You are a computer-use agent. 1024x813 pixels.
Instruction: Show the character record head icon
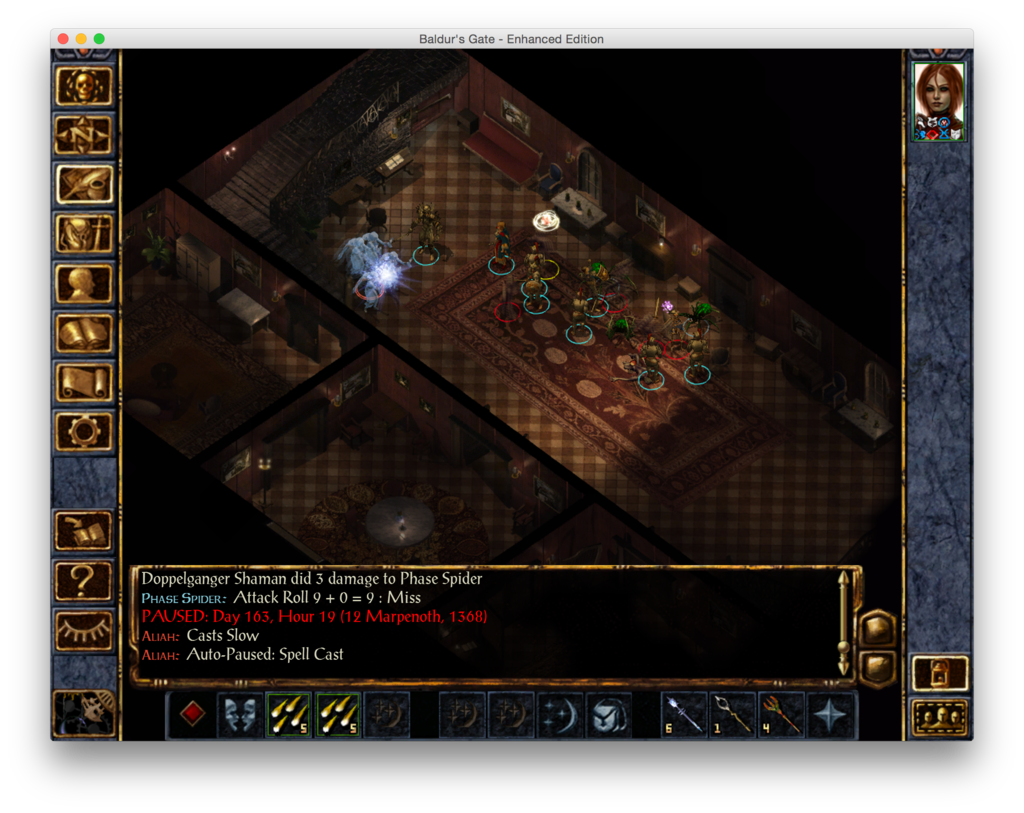(84, 283)
